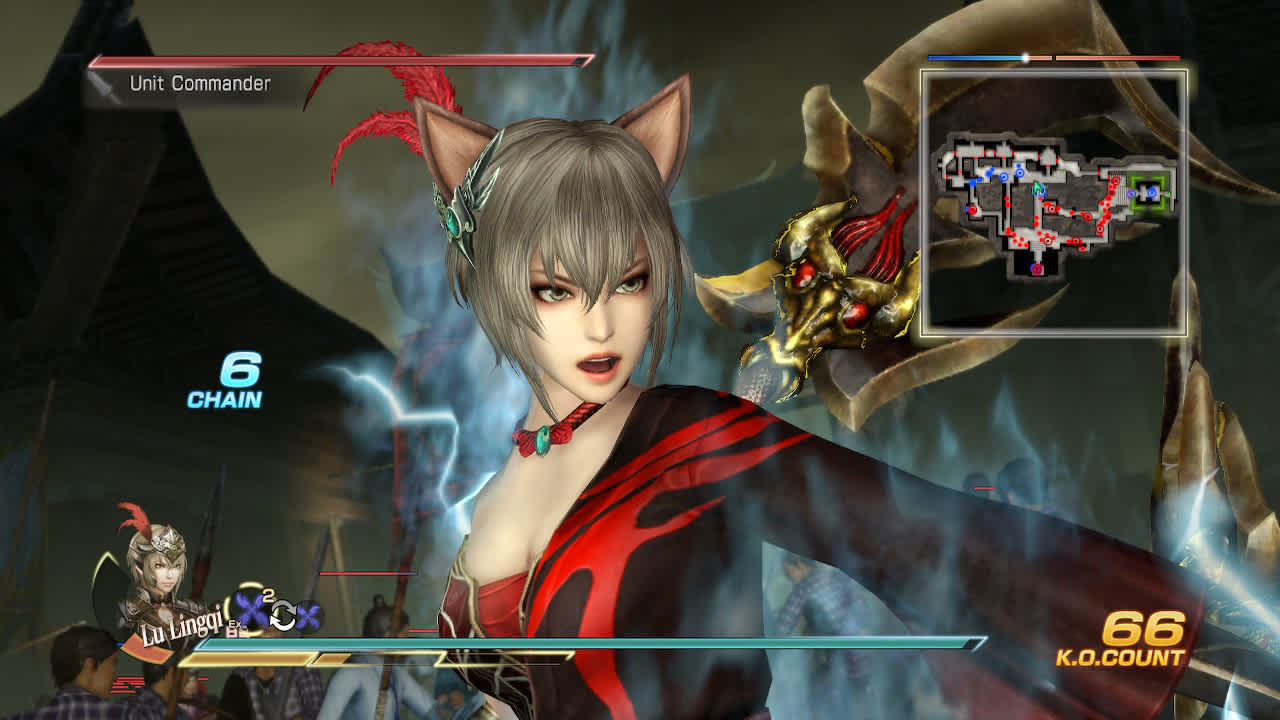Screen dimensions: 1280x720
Task: Select the purple commander marker on the minimap
Action: [1036, 269]
